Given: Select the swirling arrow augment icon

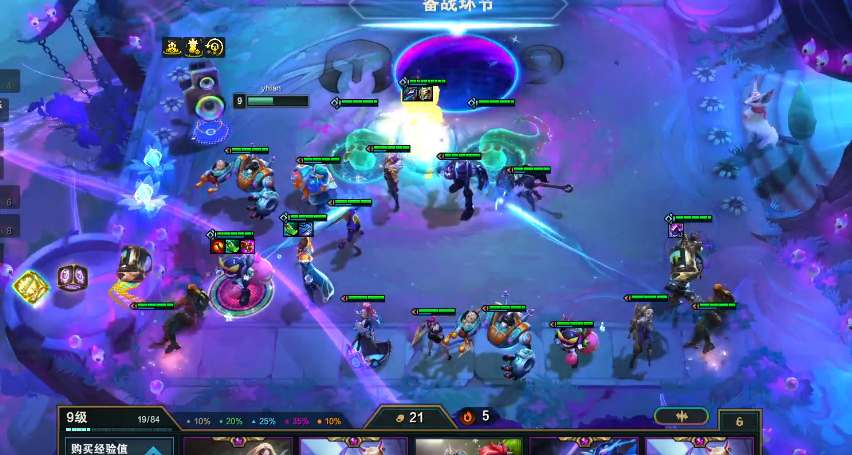Looking at the screenshot, I should coord(215,46).
